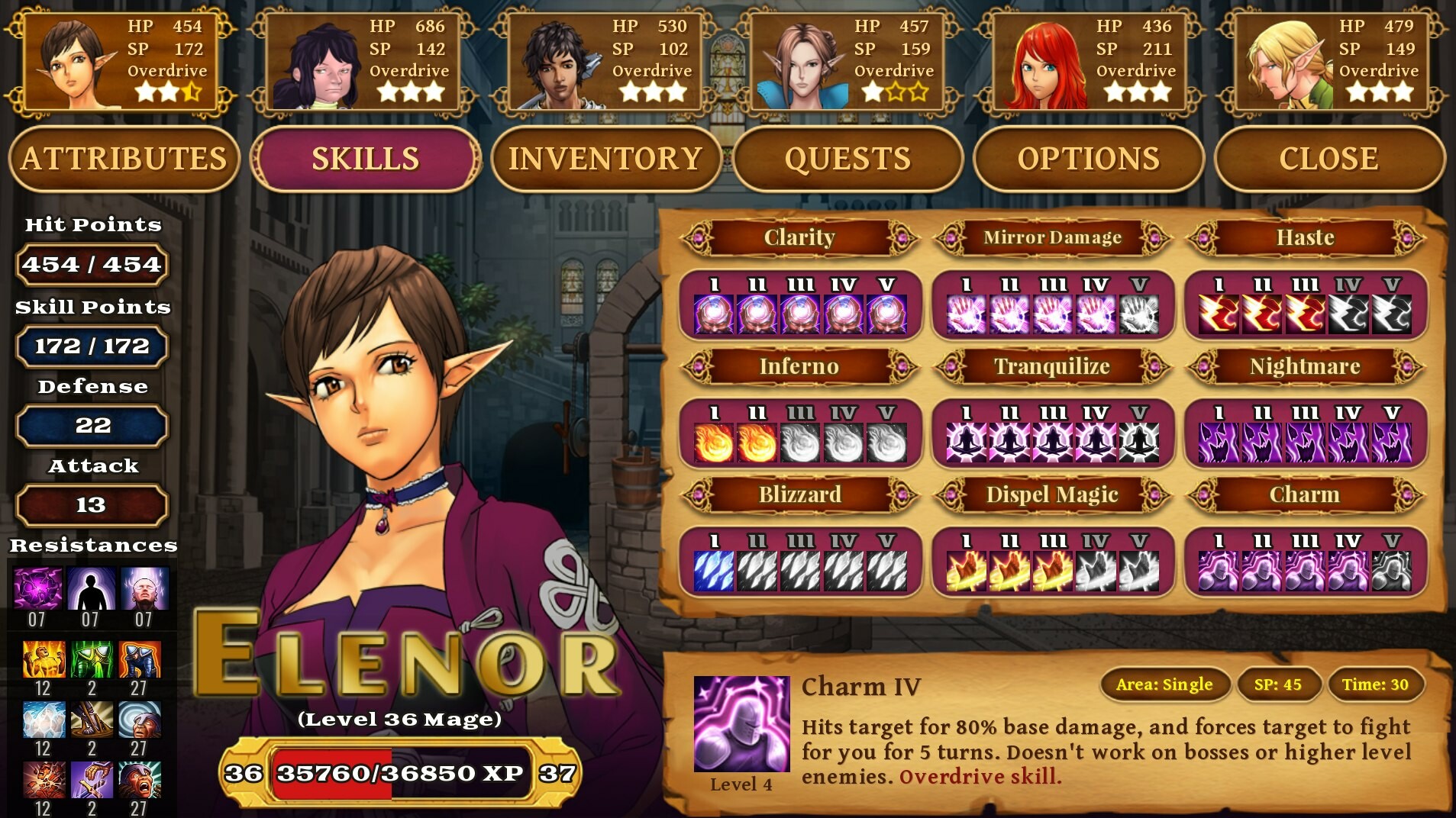Switch to the Inventory tab

coord(606,158)
